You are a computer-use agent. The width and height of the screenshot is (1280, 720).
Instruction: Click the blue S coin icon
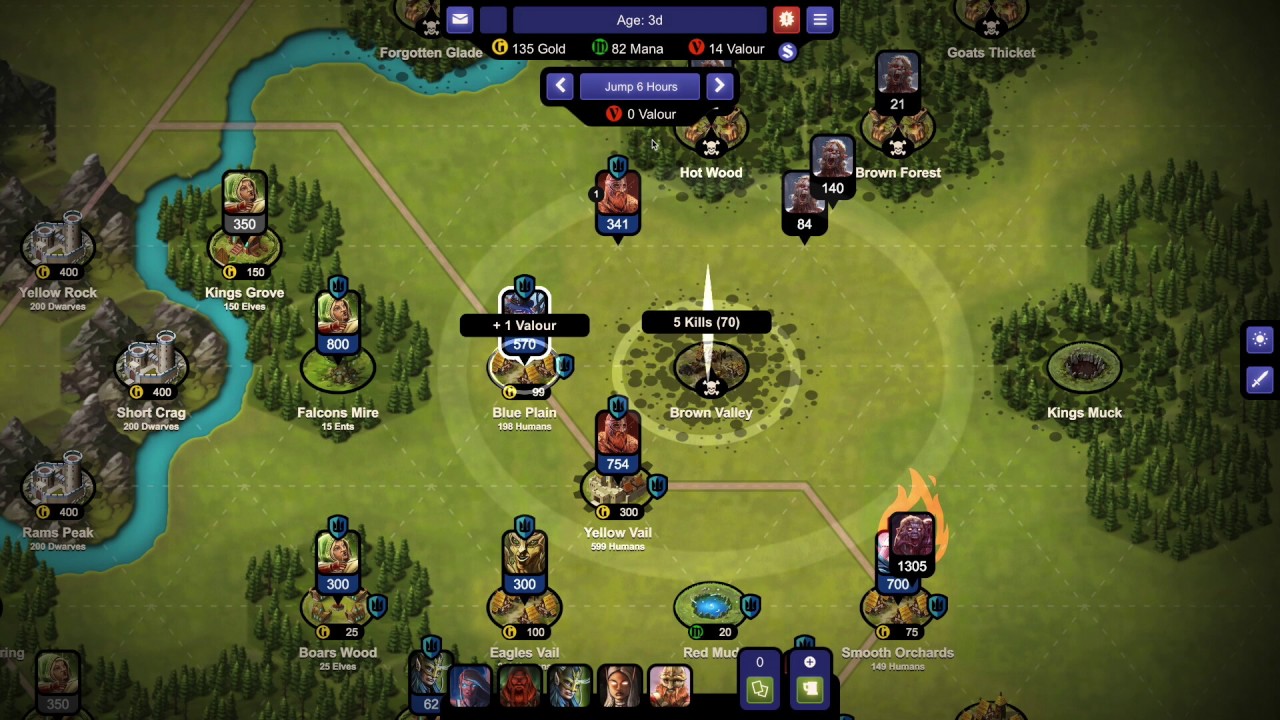787,52
